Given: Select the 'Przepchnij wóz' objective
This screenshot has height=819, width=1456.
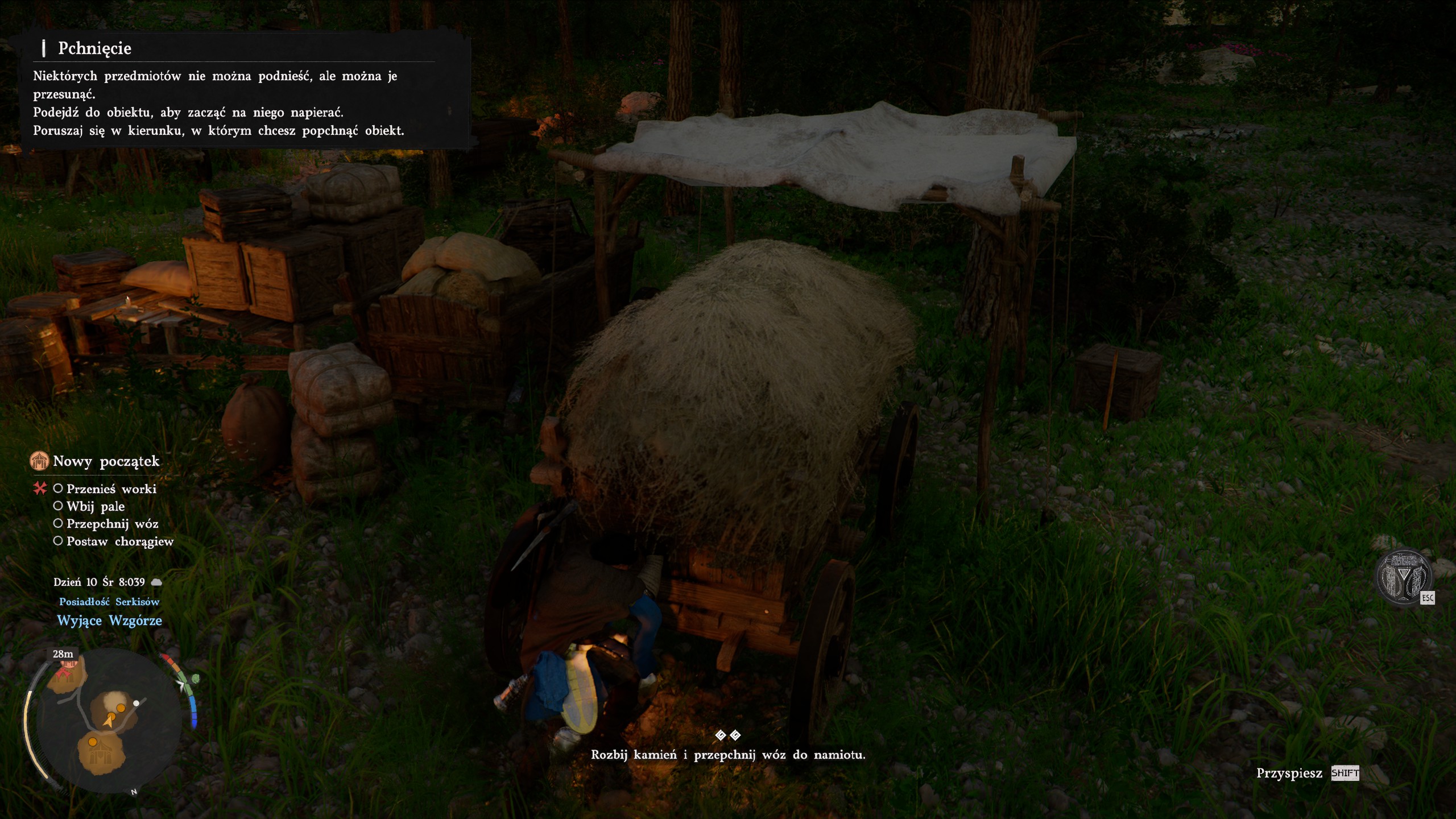Looking at the screenshot, I should (112, 524).
